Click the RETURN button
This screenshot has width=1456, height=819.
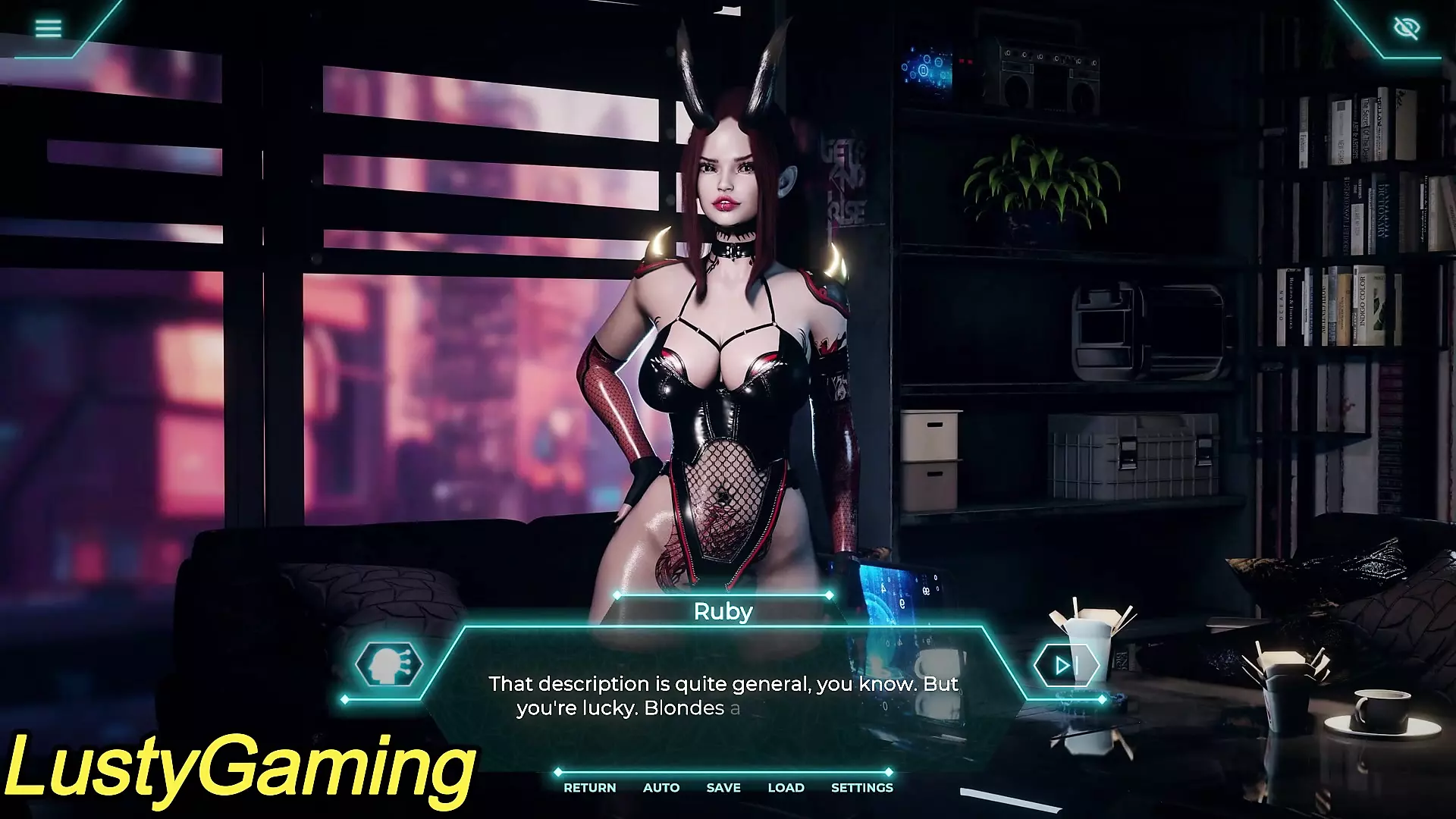[589, 788]
